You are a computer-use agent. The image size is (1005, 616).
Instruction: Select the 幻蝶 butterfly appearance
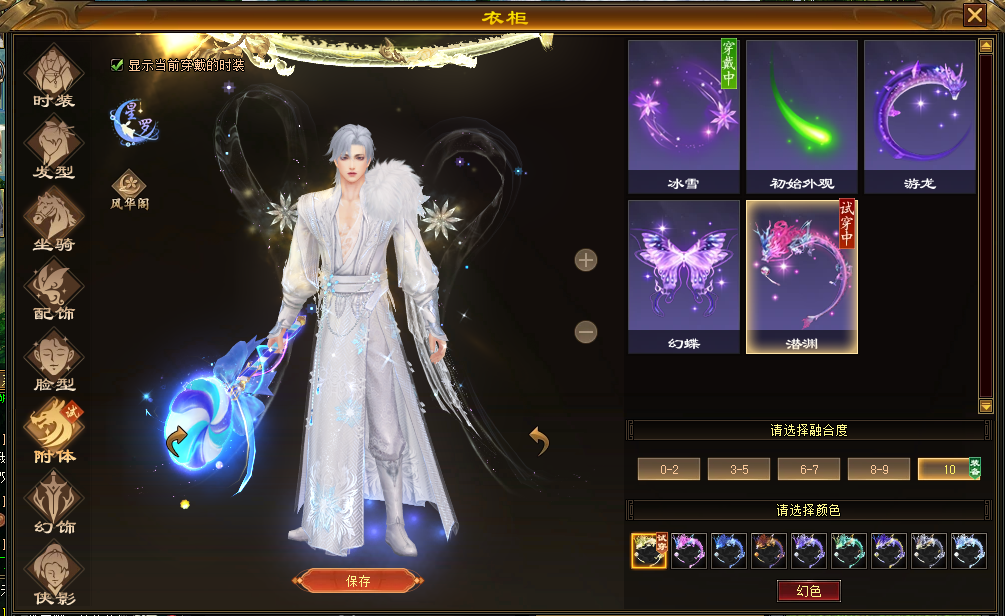[x=684, y=276]
